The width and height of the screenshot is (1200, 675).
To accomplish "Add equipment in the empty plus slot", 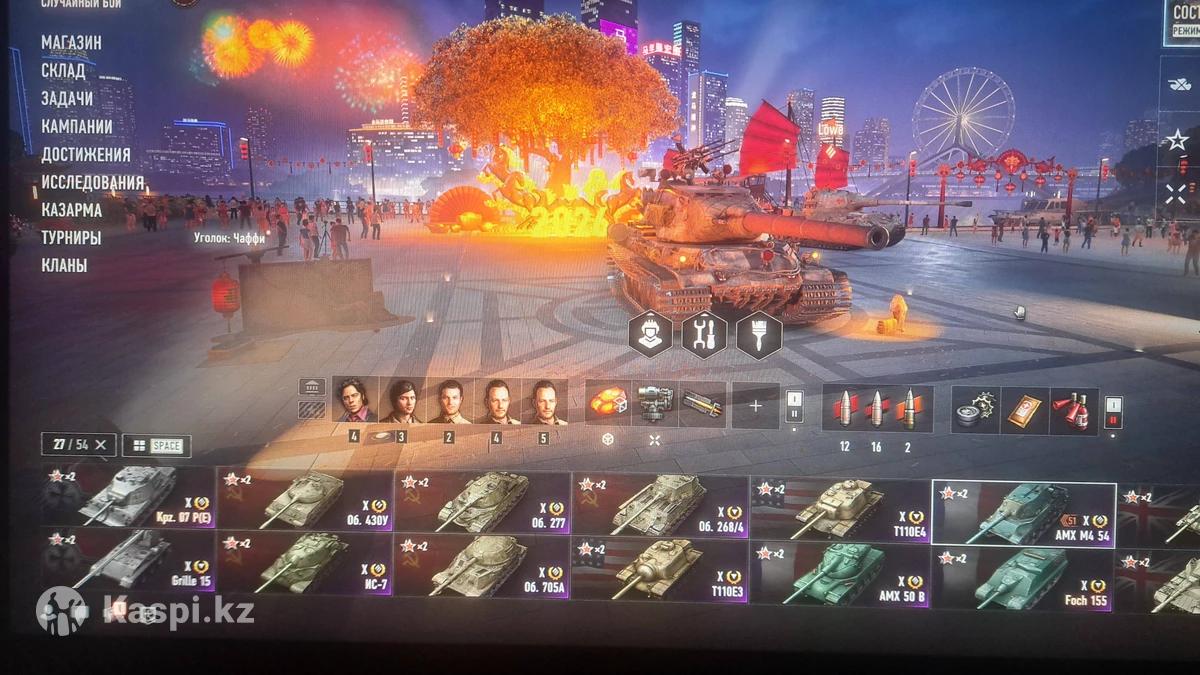I will [x=755, y=406].
